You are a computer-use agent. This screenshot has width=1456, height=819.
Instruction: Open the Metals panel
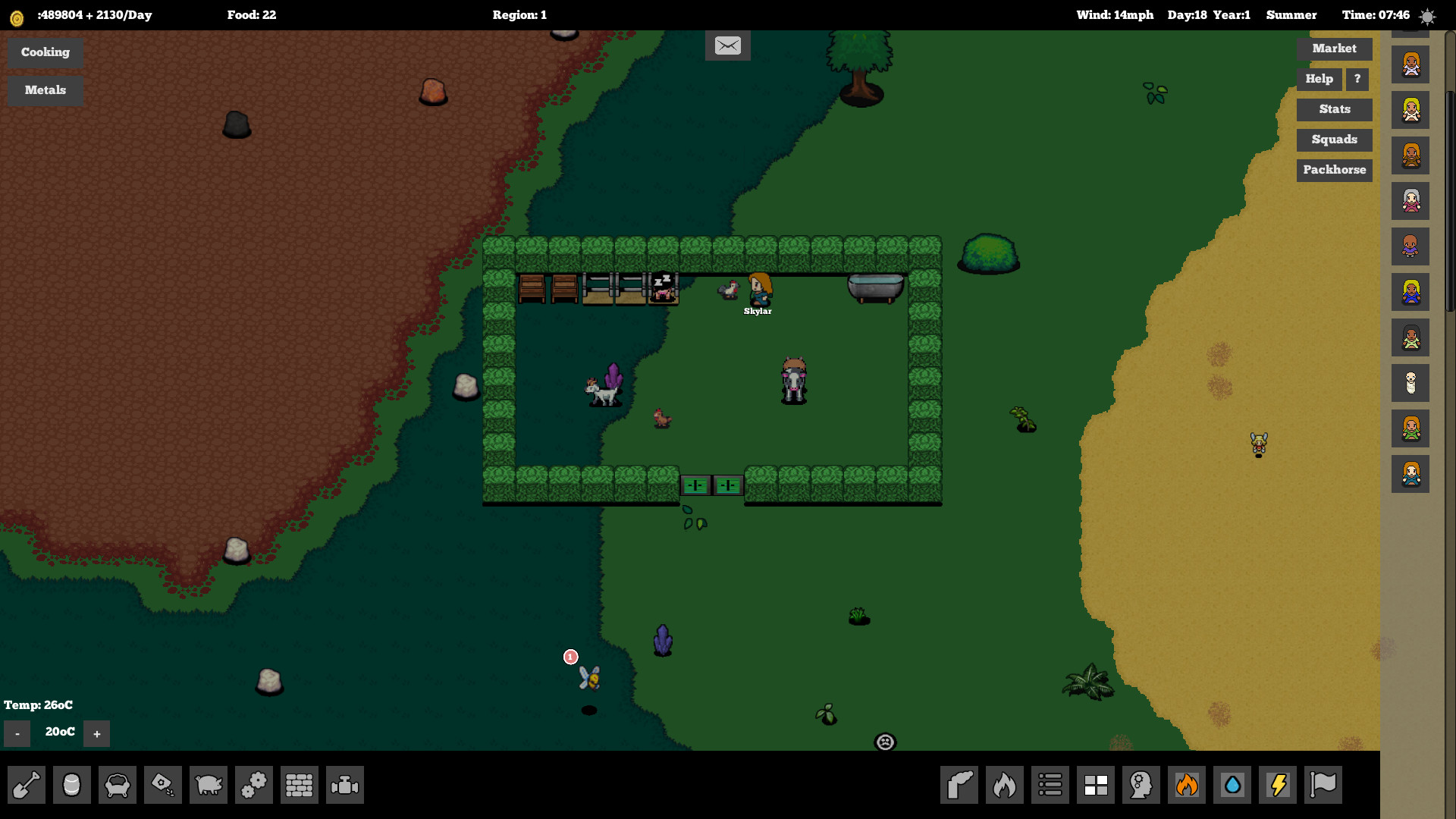(x=45, y=90)
